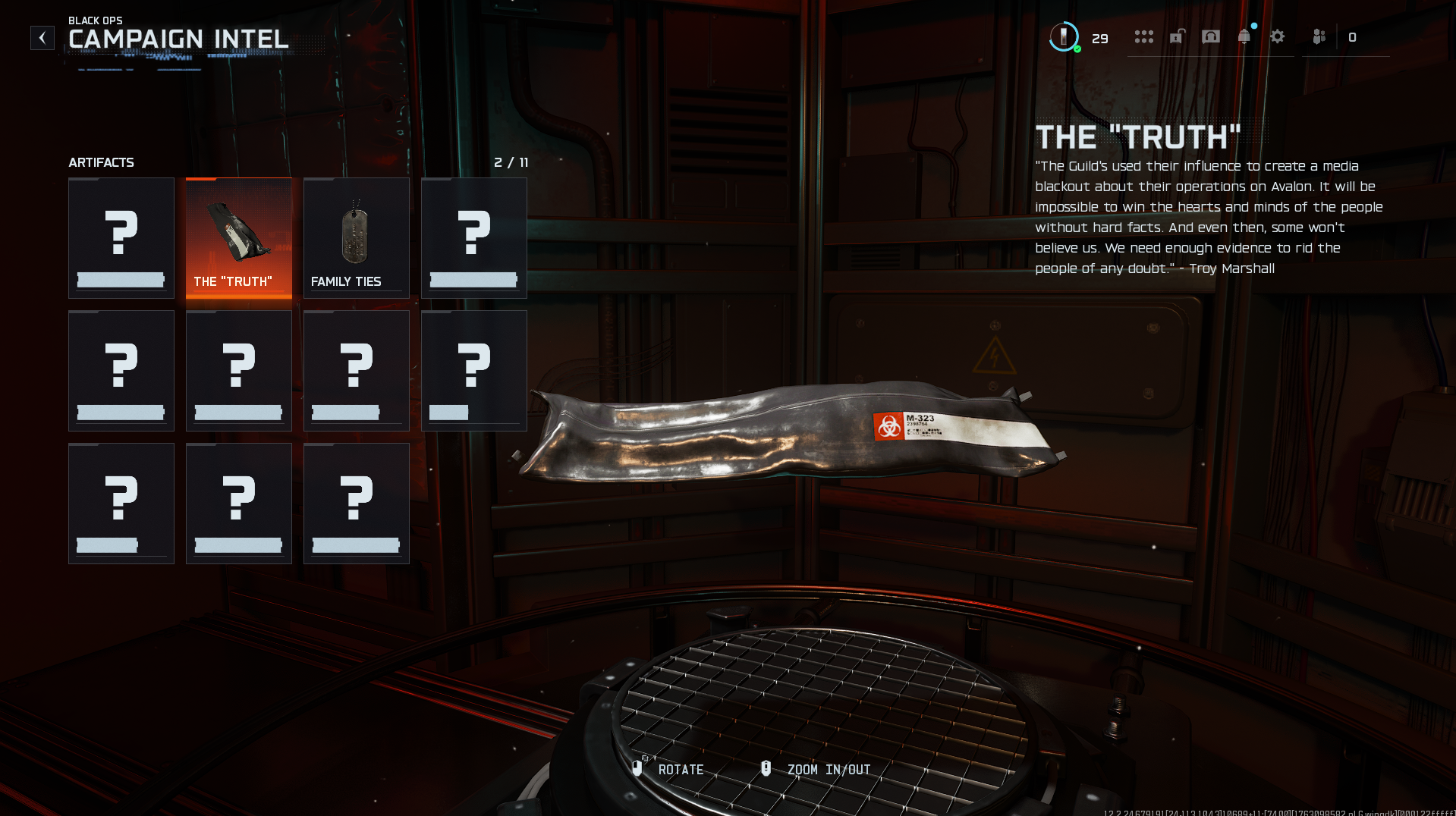Open the padlock party privacy icon

click(1177, 37)
